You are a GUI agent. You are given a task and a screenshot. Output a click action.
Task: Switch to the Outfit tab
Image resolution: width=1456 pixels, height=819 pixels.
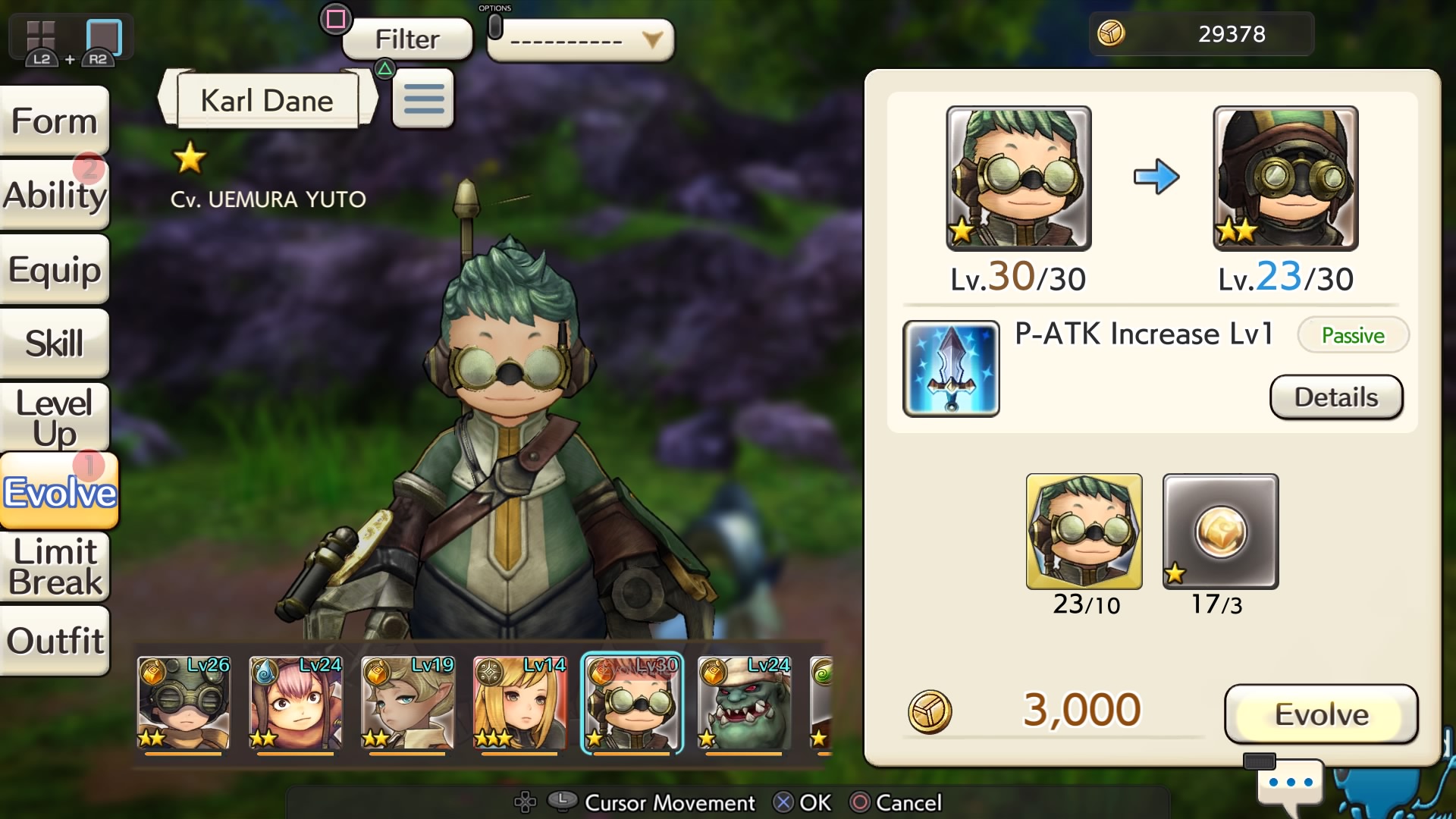click(x=55, y=641)
